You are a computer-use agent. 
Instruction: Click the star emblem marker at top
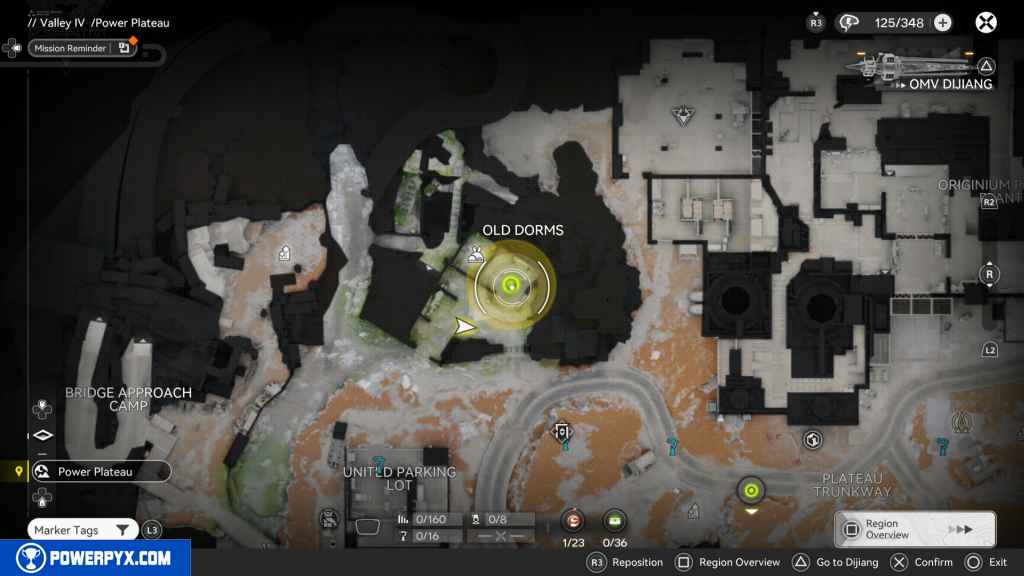coord(684,114)
